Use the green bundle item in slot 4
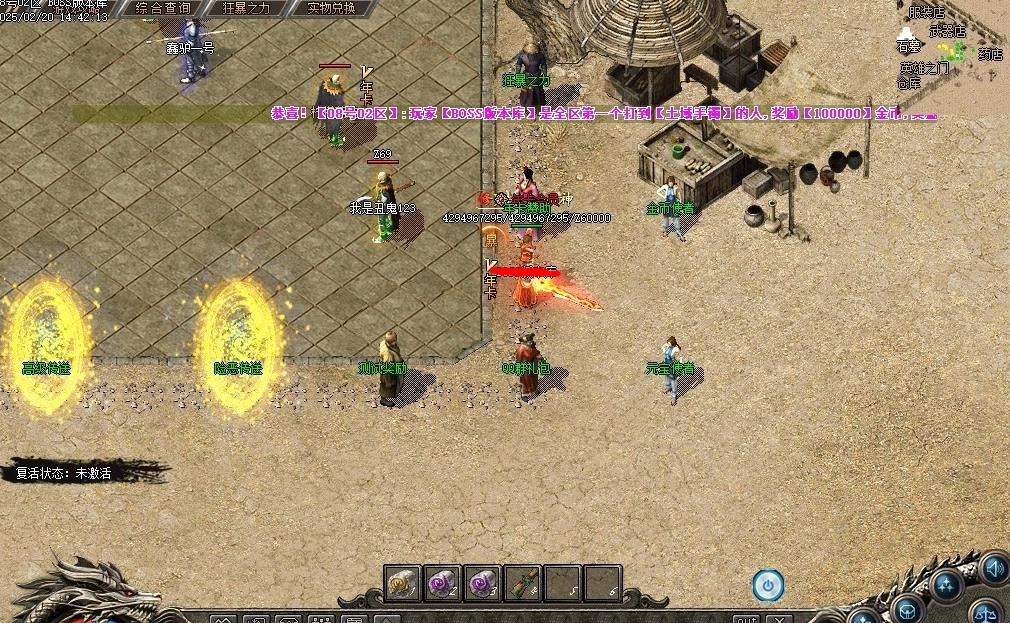 coord(523,583)
